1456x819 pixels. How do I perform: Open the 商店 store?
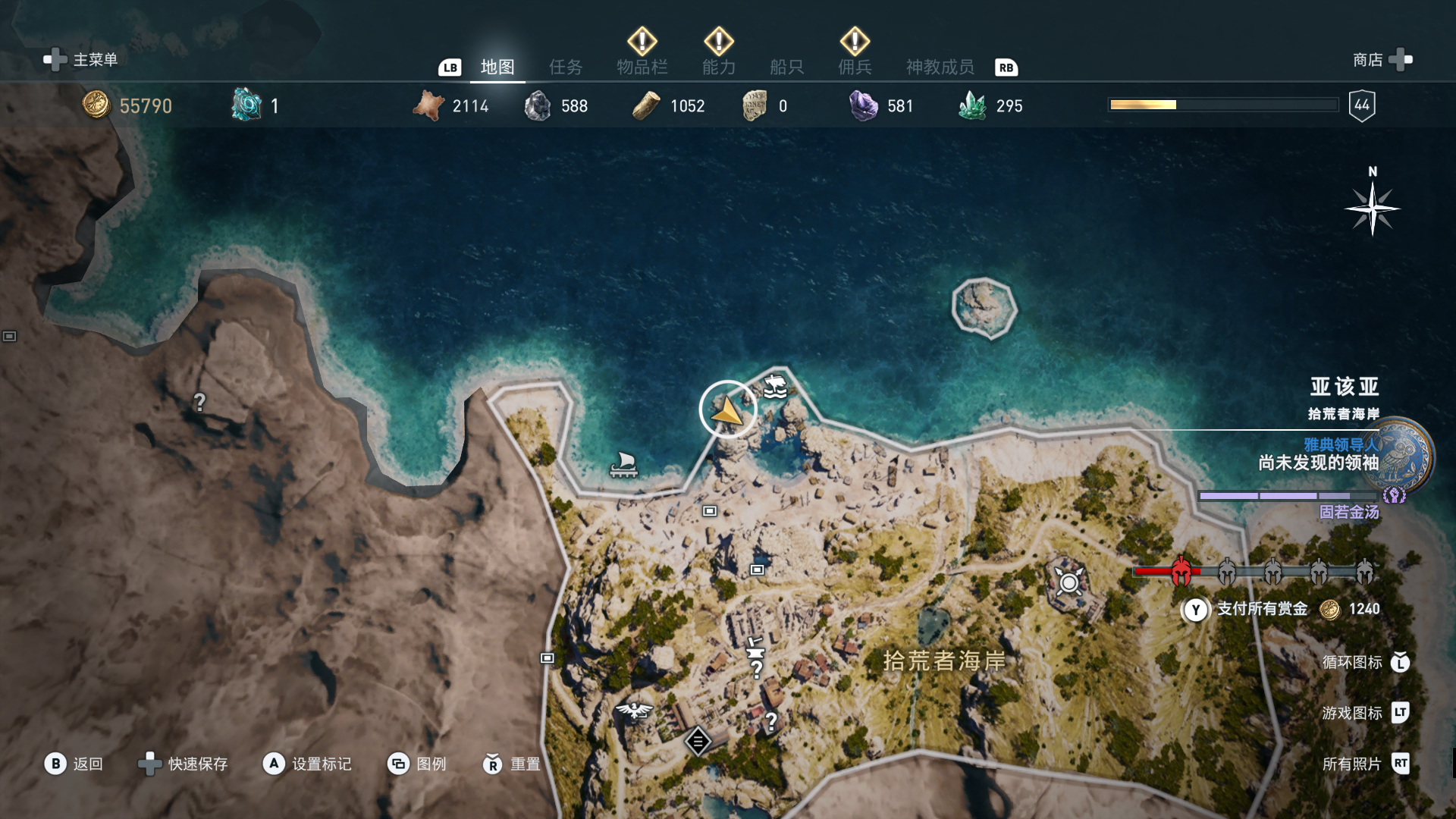pyautogui.click(x=1382, y=59)
